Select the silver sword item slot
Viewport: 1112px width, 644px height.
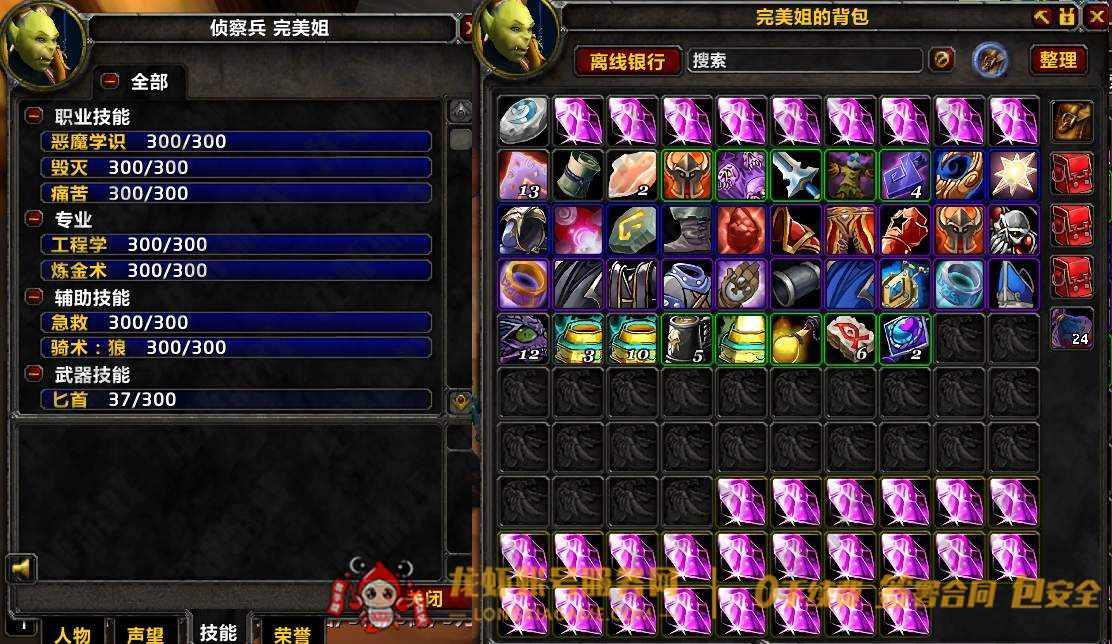(797, 175)
